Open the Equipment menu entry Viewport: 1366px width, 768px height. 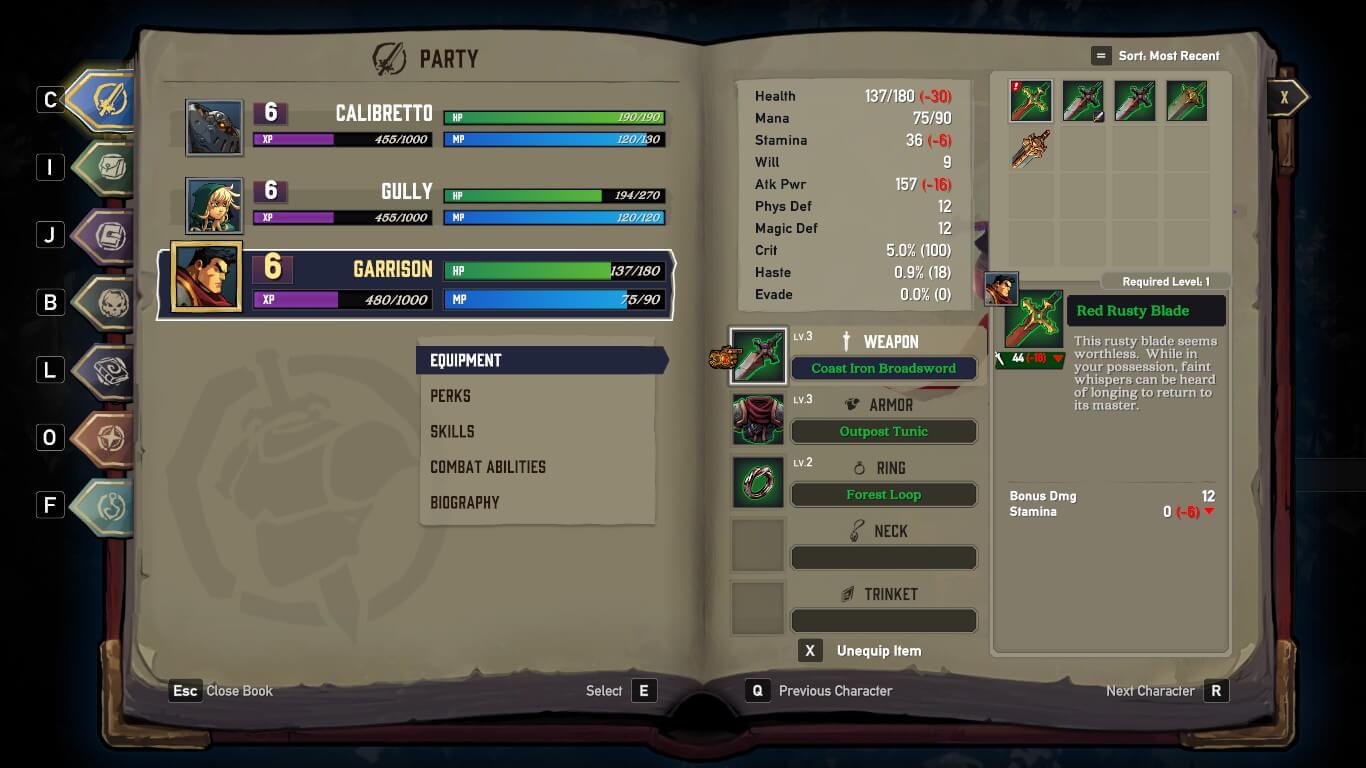(x=540, y=360)
